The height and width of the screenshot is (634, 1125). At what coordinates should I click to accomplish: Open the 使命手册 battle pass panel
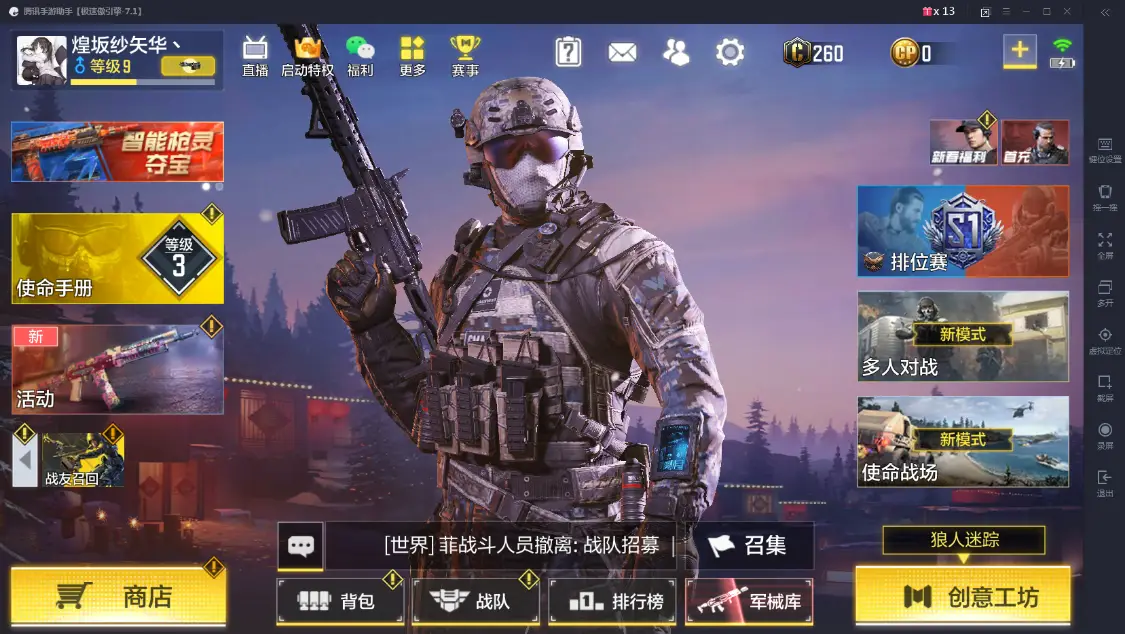117,258
